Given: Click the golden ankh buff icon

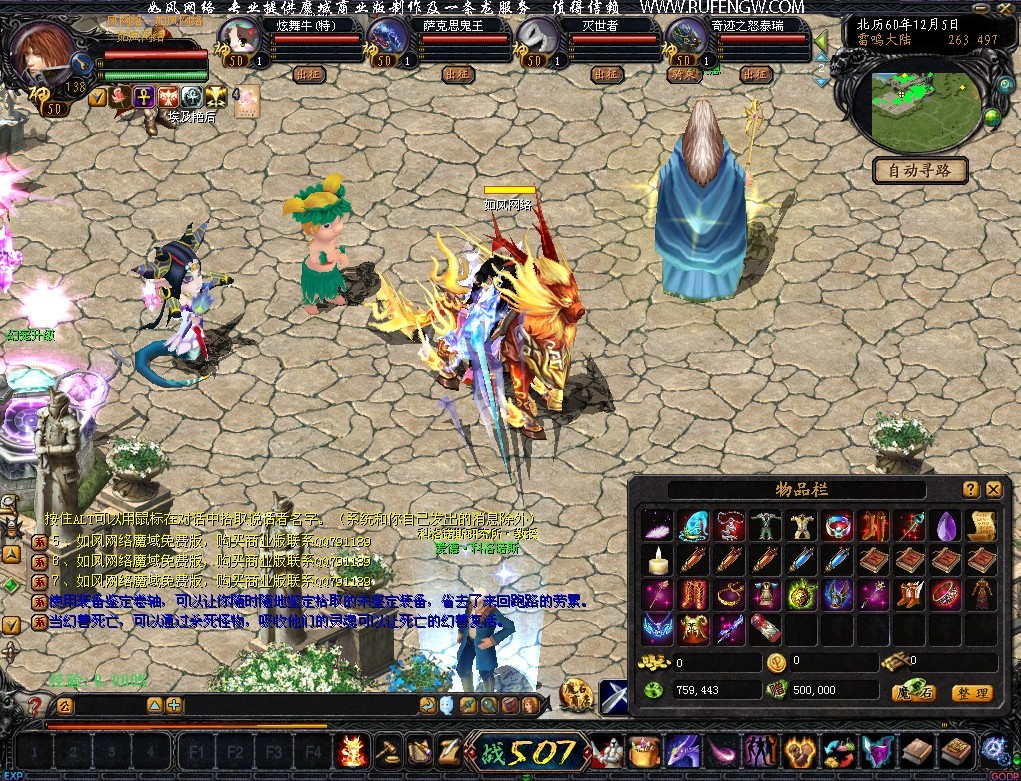Looking at the screenshot, I should pyautogui.click(x=143, y=96).
